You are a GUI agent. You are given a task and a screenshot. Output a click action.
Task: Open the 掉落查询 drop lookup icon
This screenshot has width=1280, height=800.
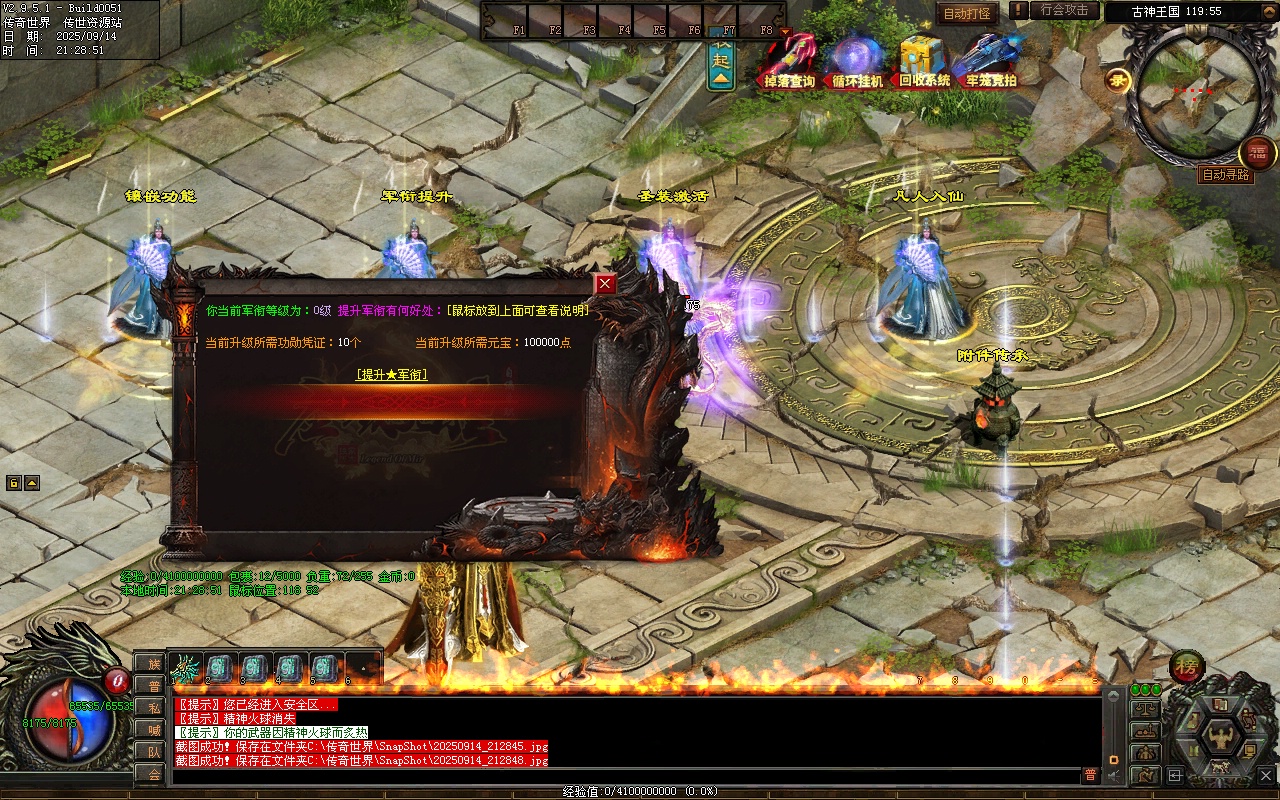pos(790,62)
